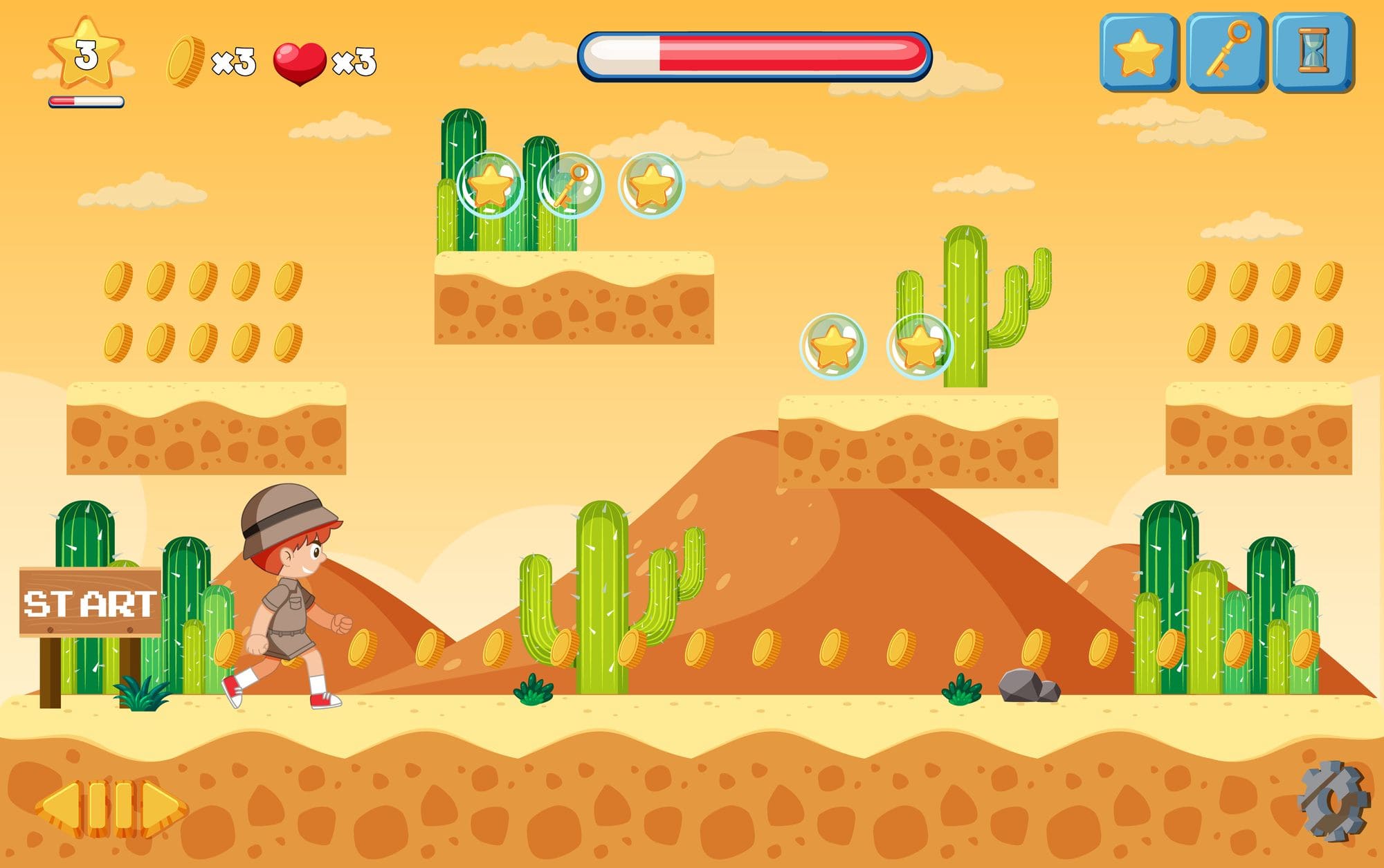Open settings with the gear icon
The height and width of the screenshot is (868, 1384).
1333,802
